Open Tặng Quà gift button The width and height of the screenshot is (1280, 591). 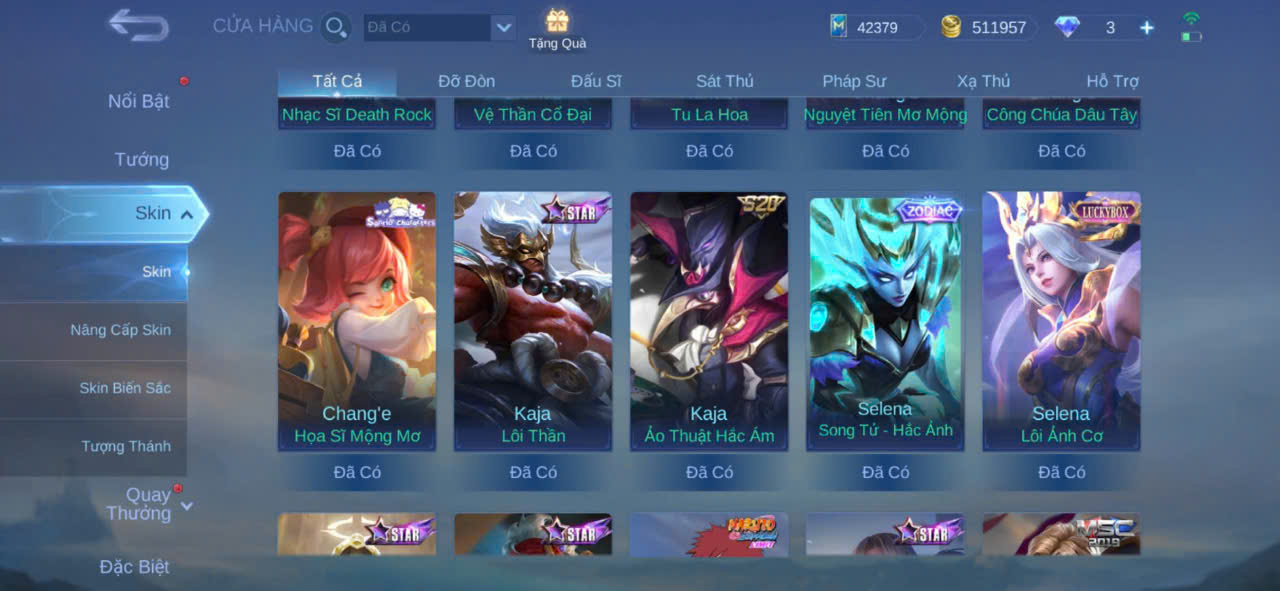click(557, 28)
